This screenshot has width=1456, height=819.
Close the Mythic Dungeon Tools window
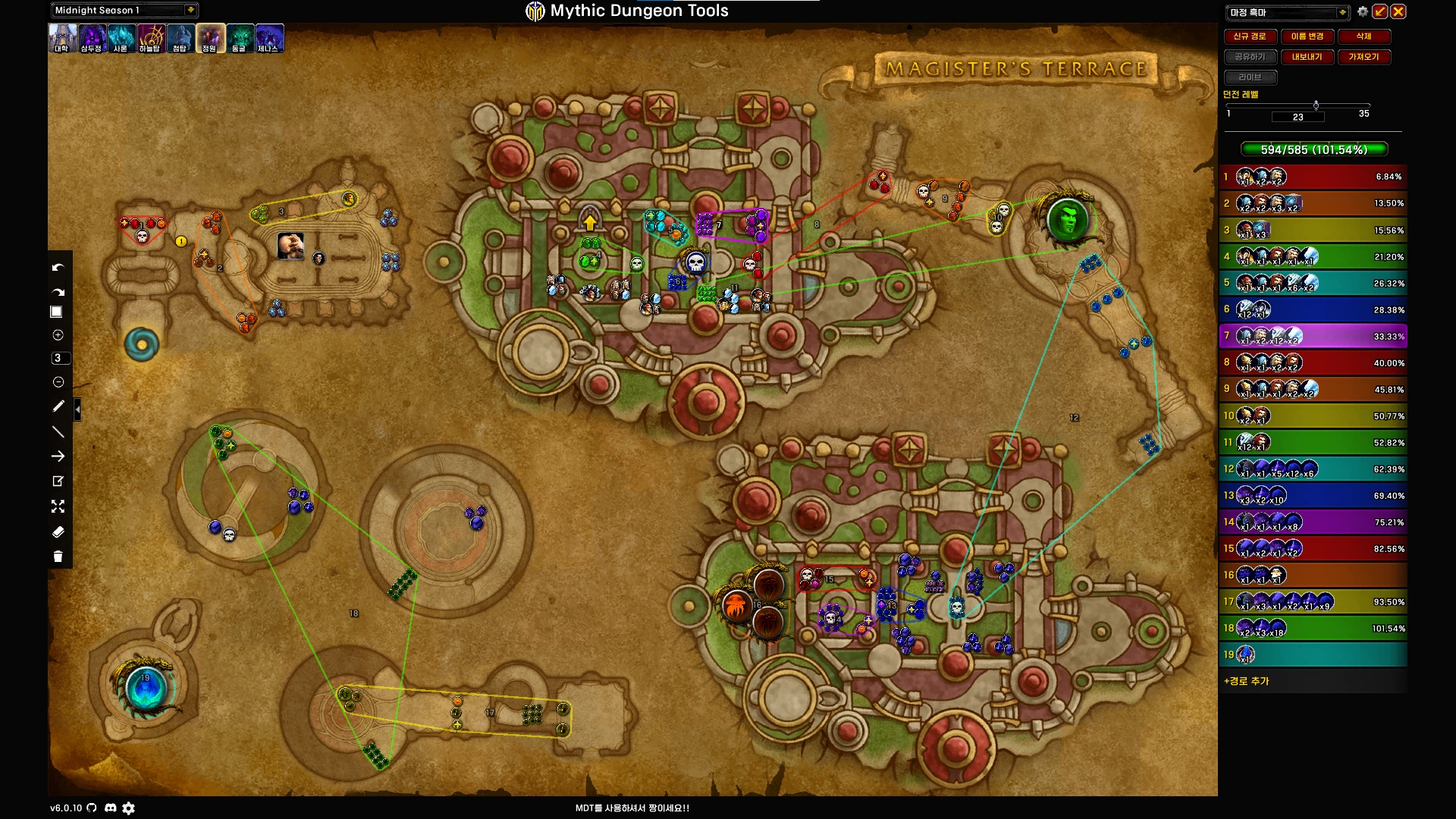pyautogui.click(x=1398, y=11)
